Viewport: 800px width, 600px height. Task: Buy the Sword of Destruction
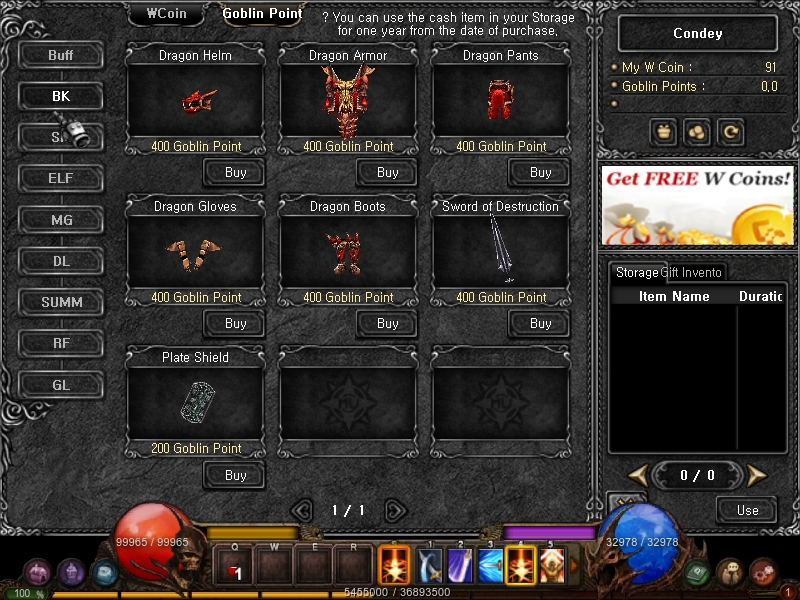(x=540, y=324)
